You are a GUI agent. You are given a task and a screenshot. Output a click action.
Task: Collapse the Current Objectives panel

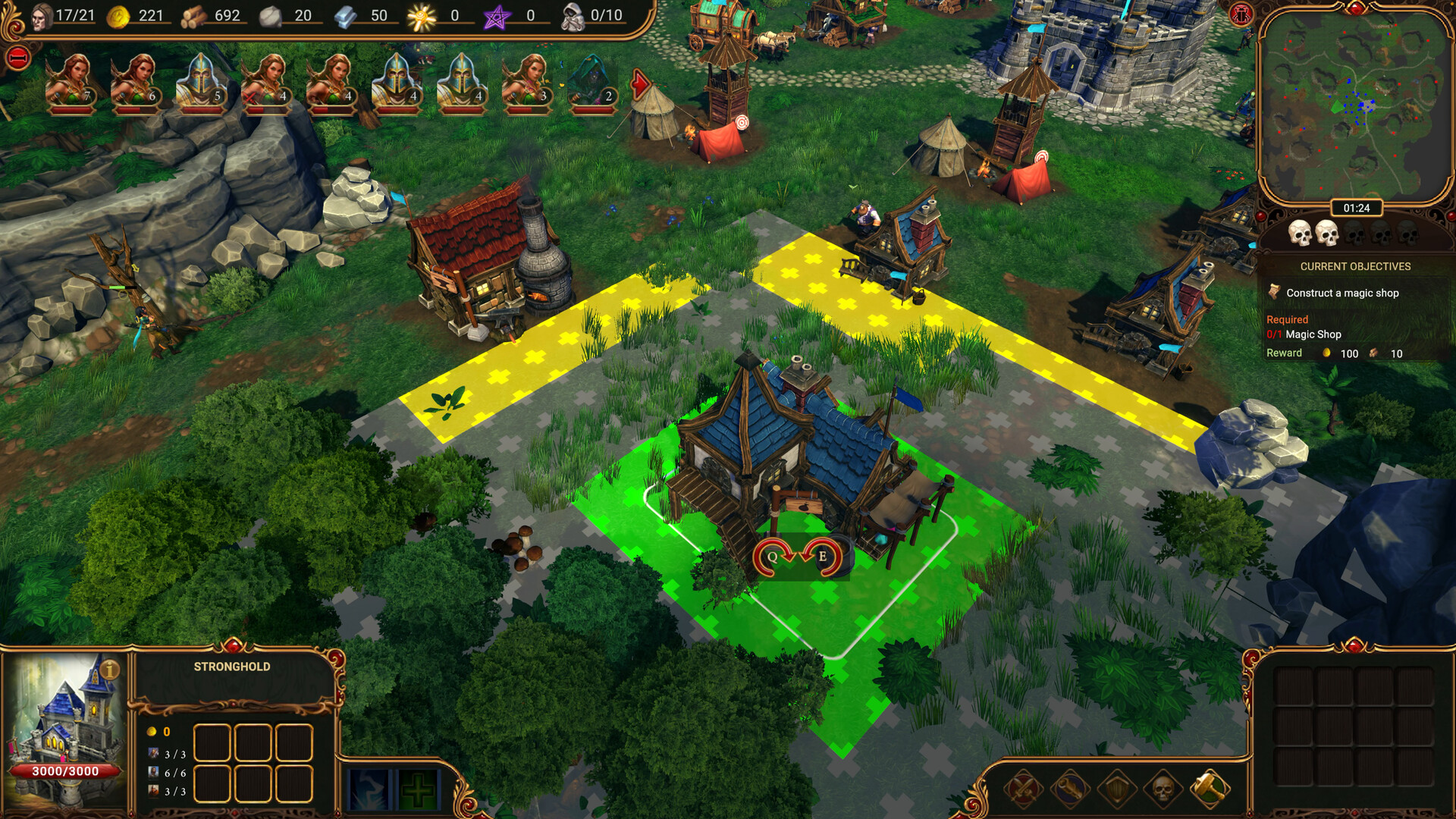point(1355,266)
